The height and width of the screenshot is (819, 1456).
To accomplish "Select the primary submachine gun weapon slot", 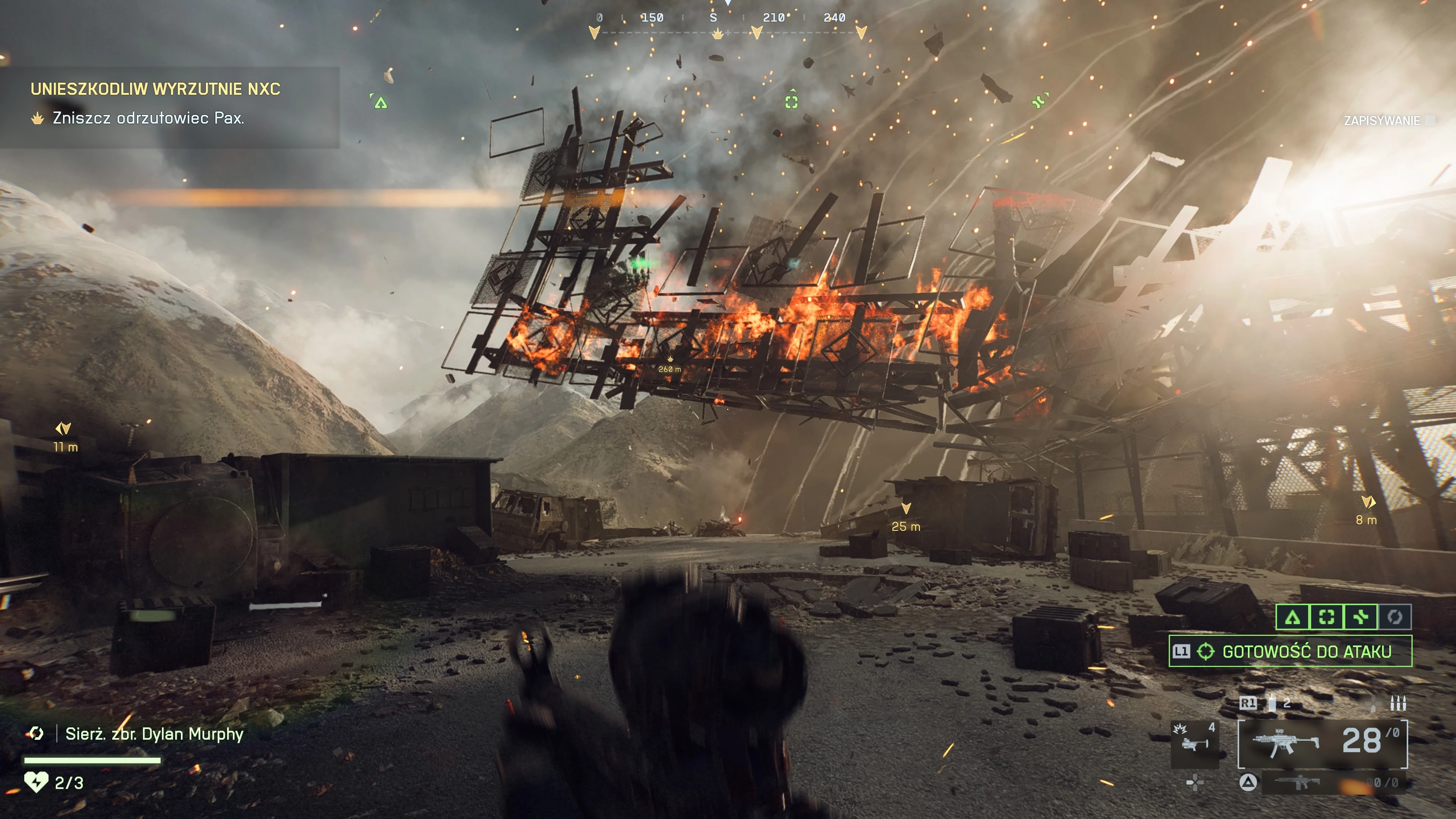I will point(1322,743).
